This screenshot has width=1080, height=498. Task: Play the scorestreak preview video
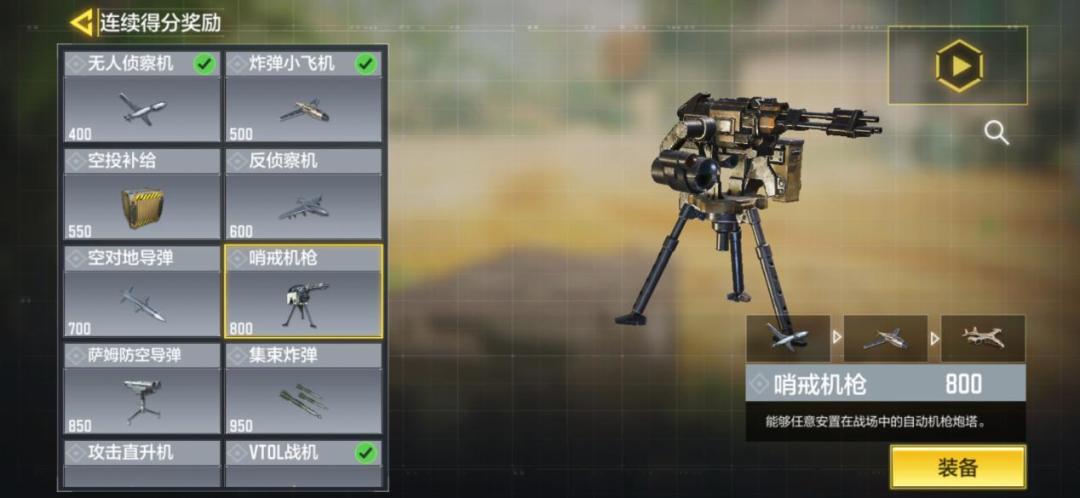click(x=958, y=66)
